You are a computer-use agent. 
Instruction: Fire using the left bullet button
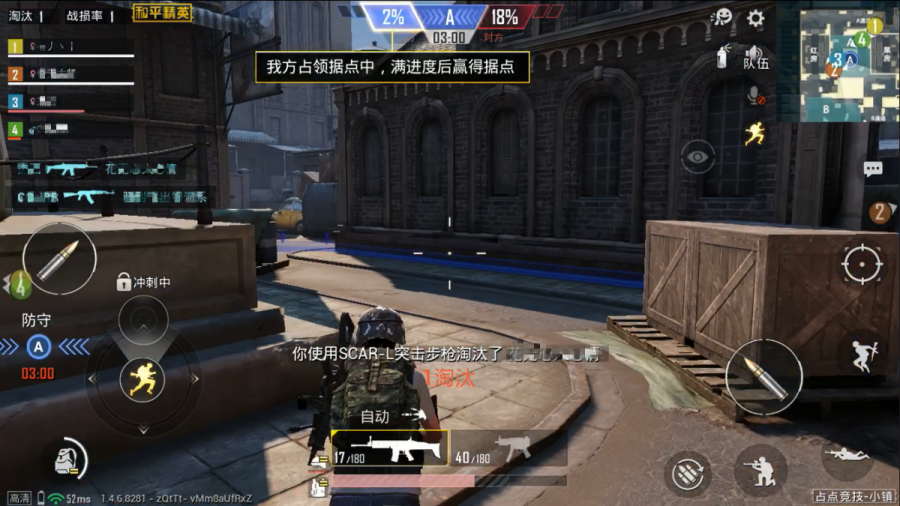(59, 260)
